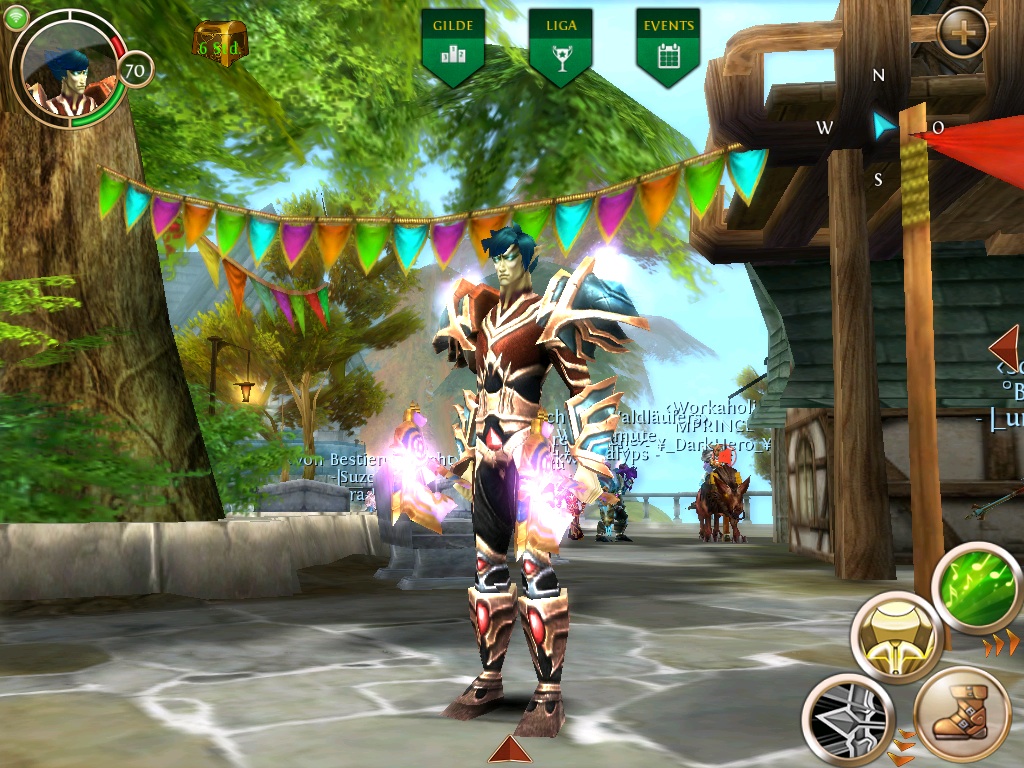Screen dimensions: 1024x768
Task: Activate the winged boot skill
Action: point(962,714)
